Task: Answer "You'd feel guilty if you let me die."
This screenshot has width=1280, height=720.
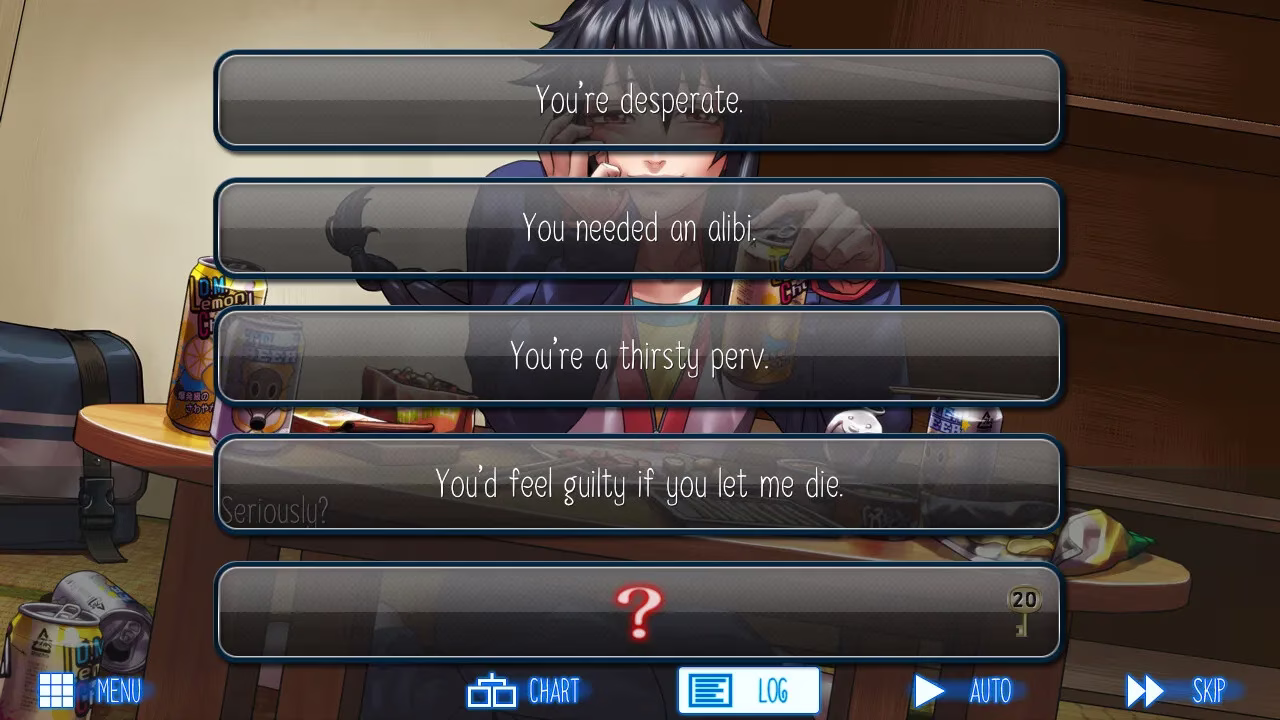Action: [638, 484]
